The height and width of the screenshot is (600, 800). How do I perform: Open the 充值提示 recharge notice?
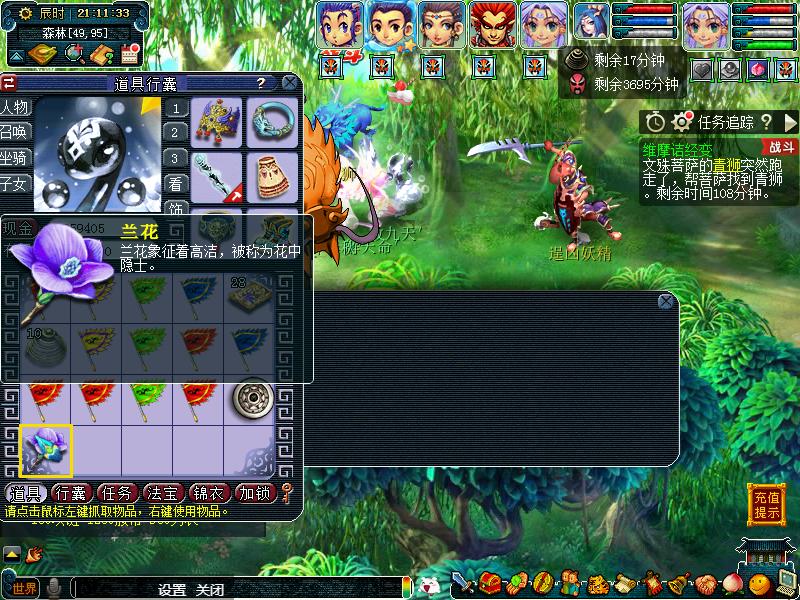[x=767, y=505]
